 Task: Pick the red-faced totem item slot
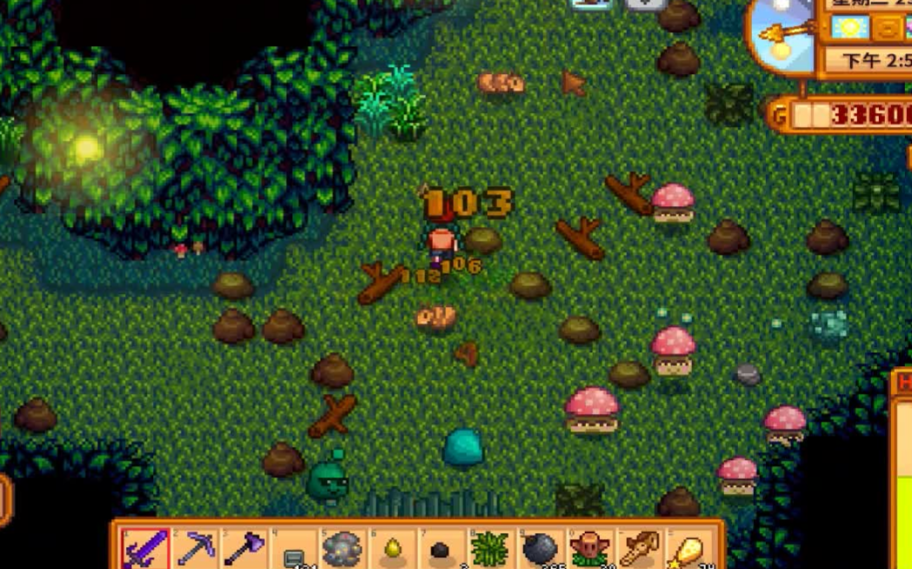click(587, 548)
